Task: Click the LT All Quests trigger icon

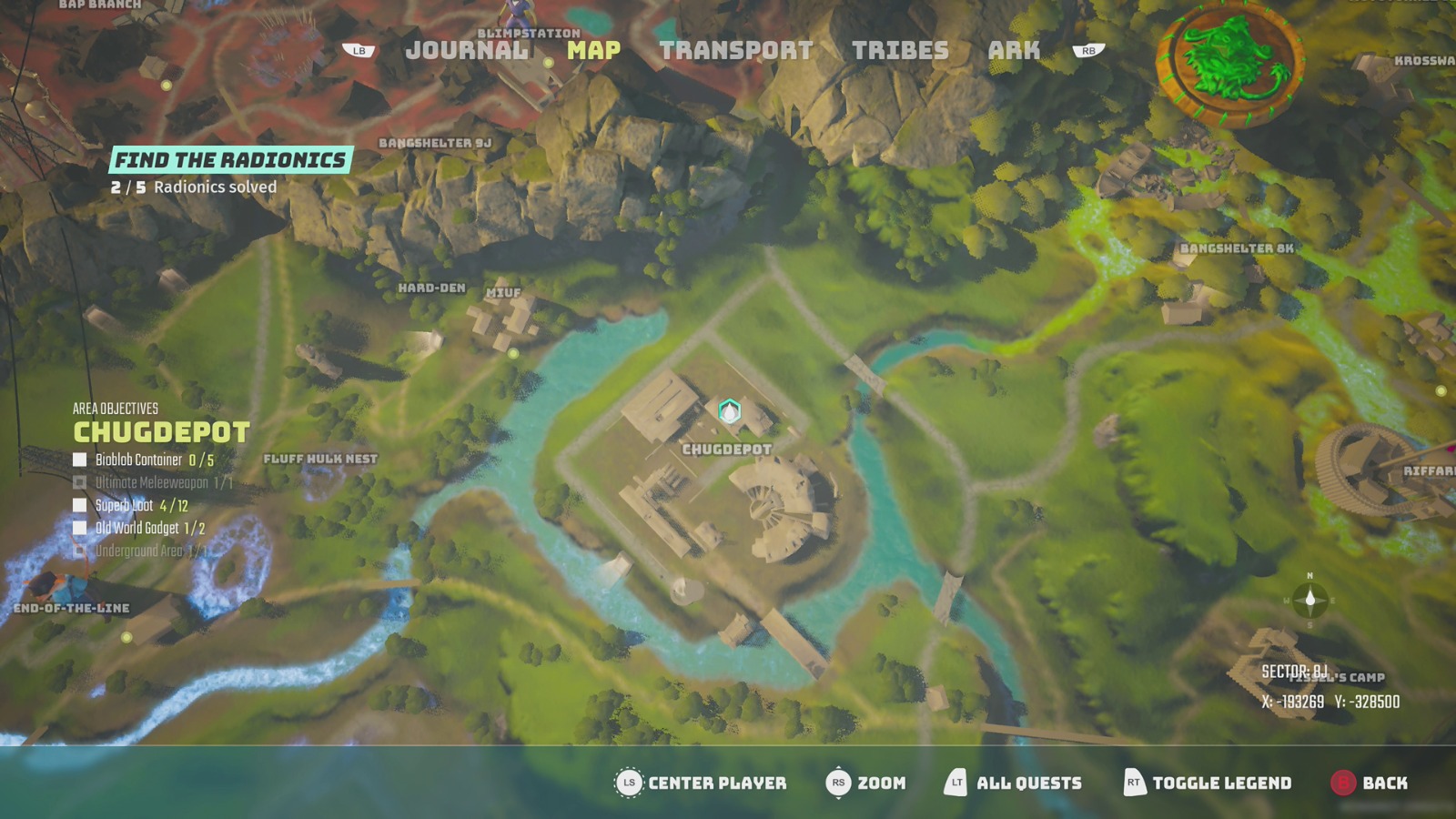Action: point(956,782)
